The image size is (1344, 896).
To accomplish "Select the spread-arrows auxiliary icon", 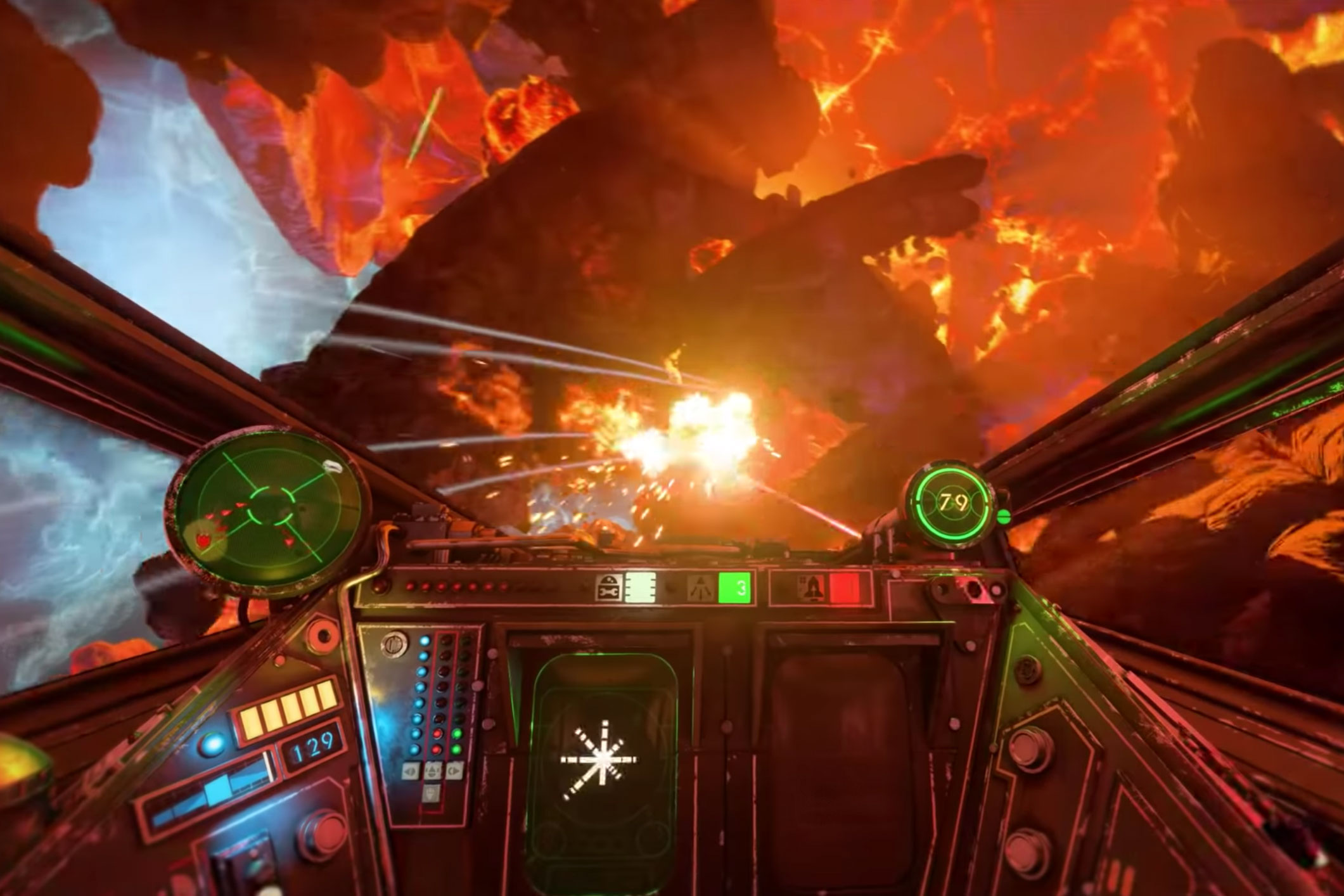I will click(701, 587).
